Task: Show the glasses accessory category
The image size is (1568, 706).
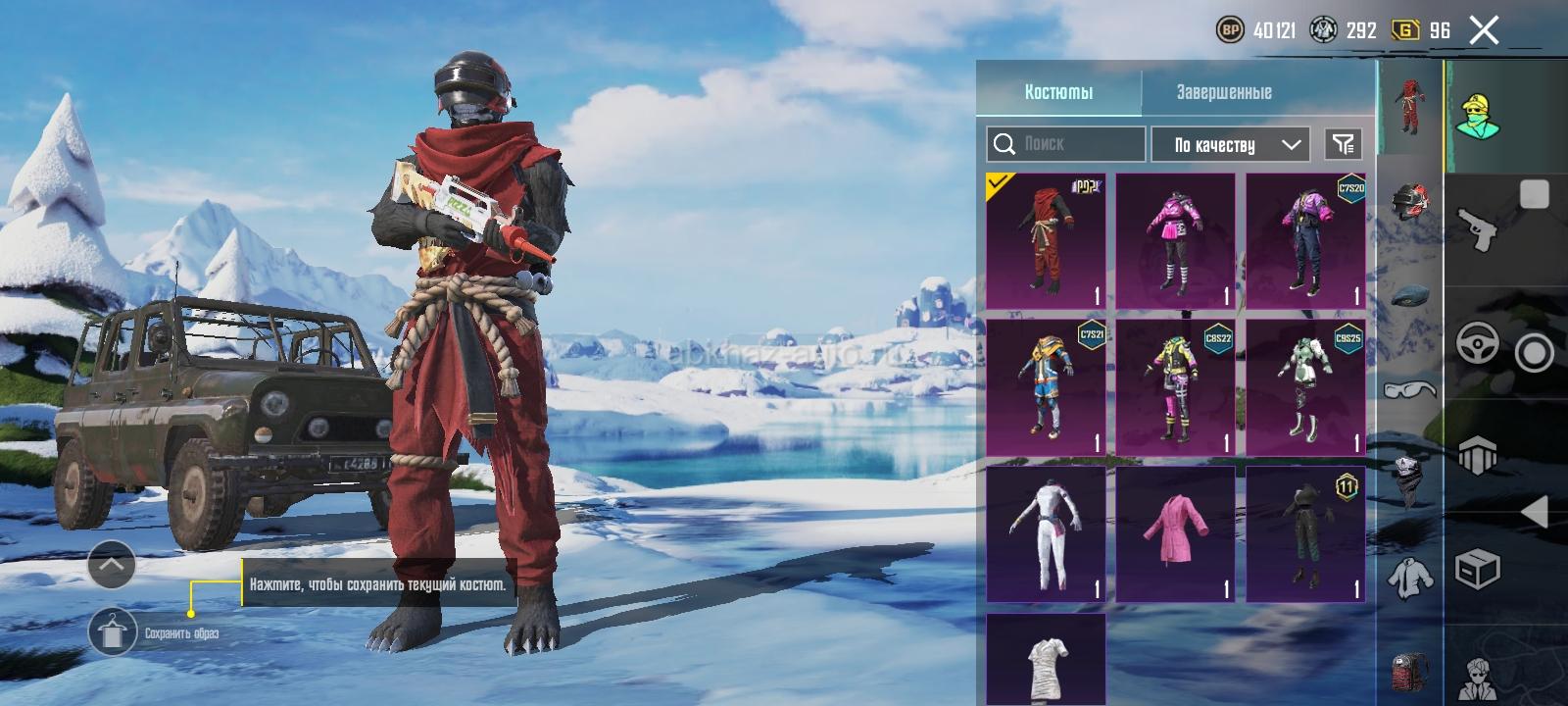Action: [x=1409, y=390]
